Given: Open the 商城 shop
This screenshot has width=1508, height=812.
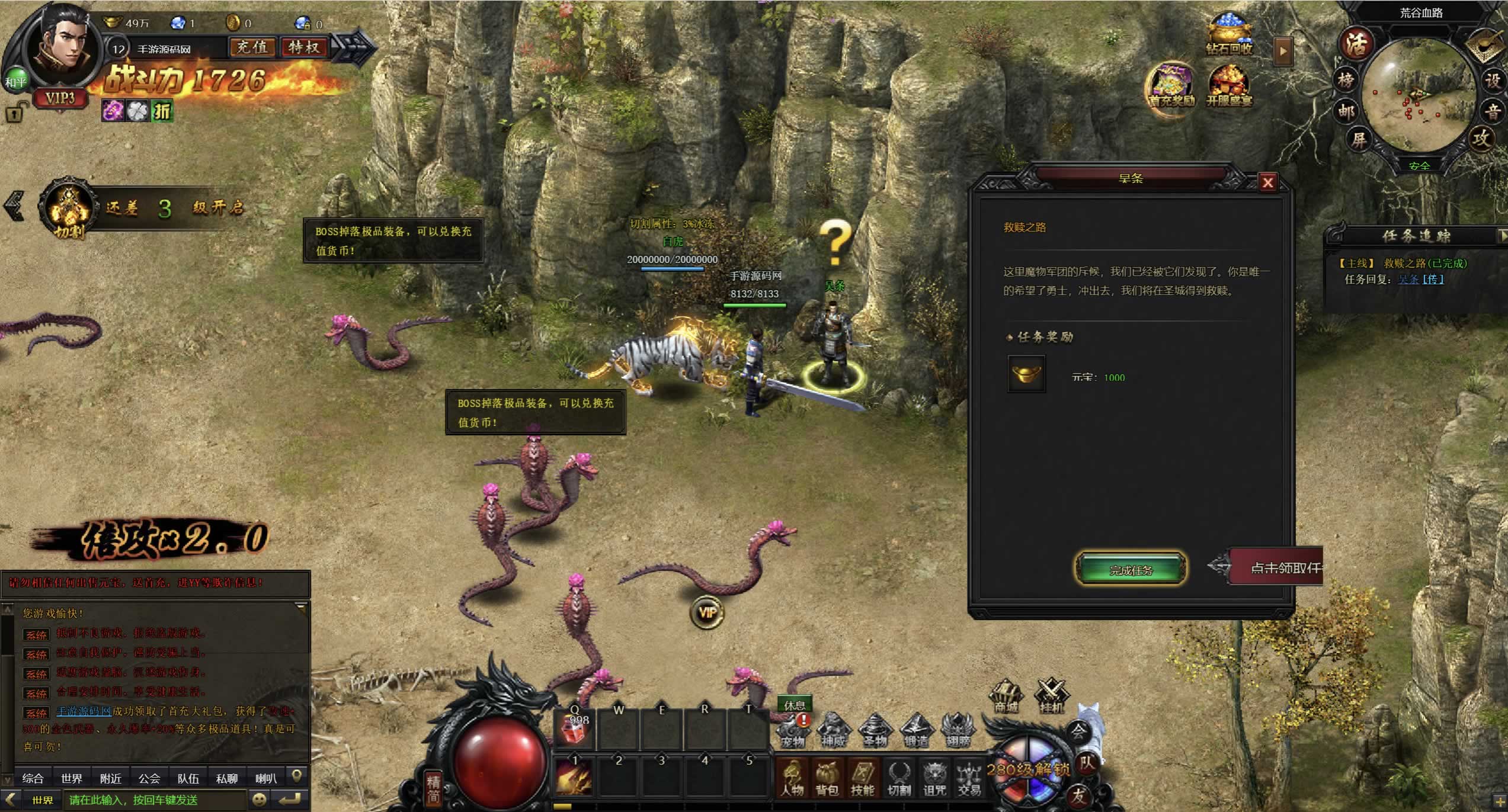Looking at the screenshot, I should (1006, 697).
